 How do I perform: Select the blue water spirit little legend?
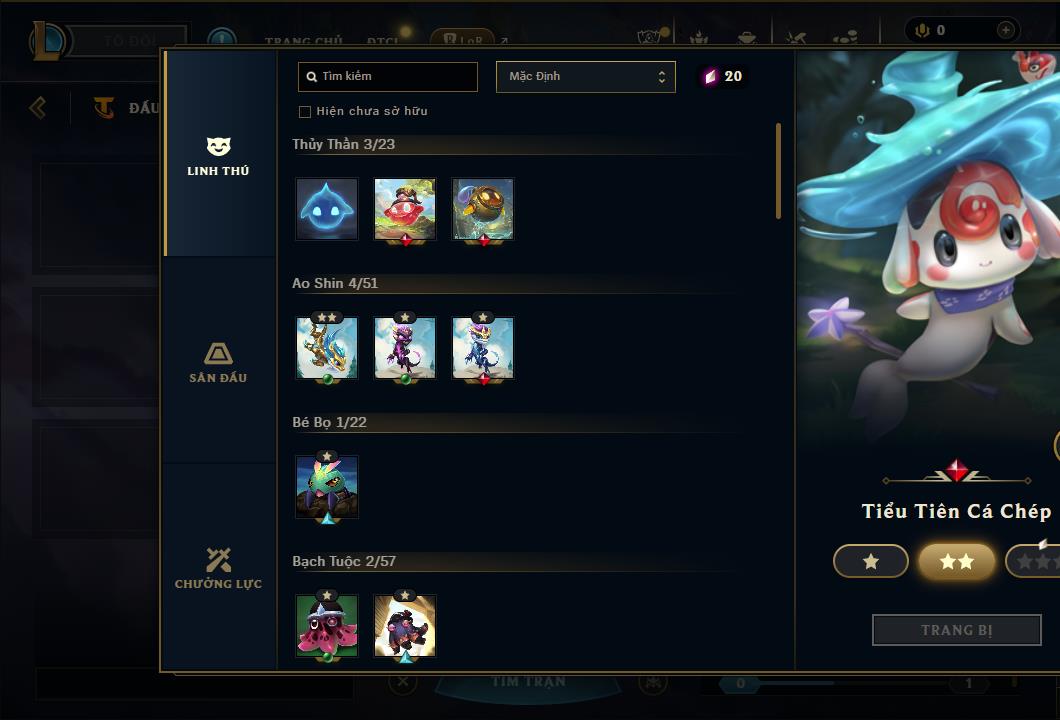click(x=327, y=209)
